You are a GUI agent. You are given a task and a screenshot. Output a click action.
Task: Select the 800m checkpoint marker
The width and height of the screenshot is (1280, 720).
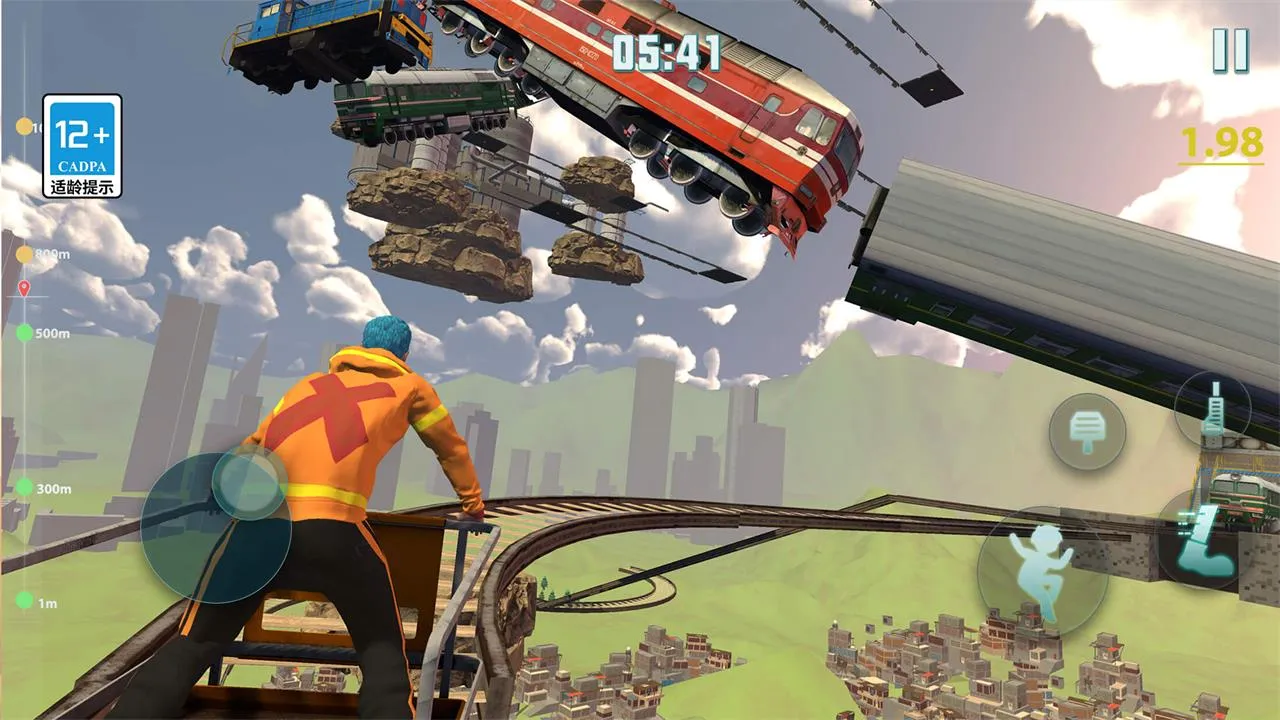point(24,255)
